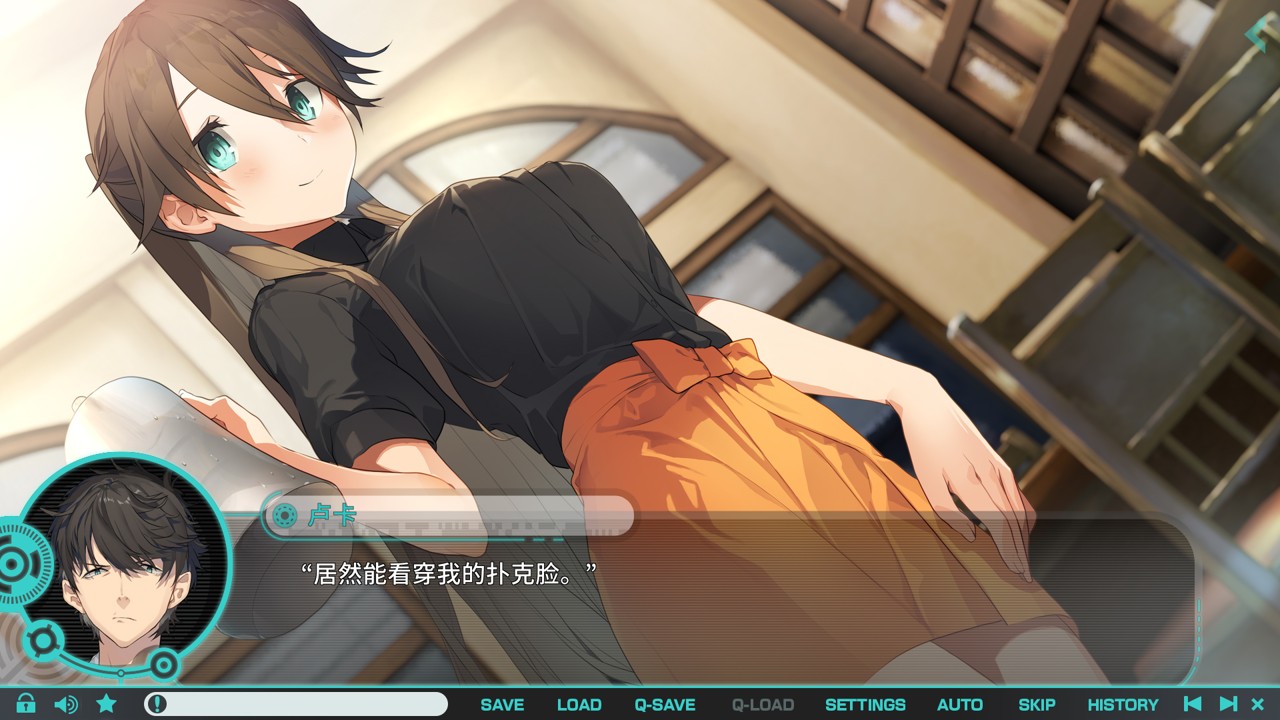Screen dimensions: 1280x720
Task: Jump back with the previous-scene arrow
Action: click(x=1192, y=704)
